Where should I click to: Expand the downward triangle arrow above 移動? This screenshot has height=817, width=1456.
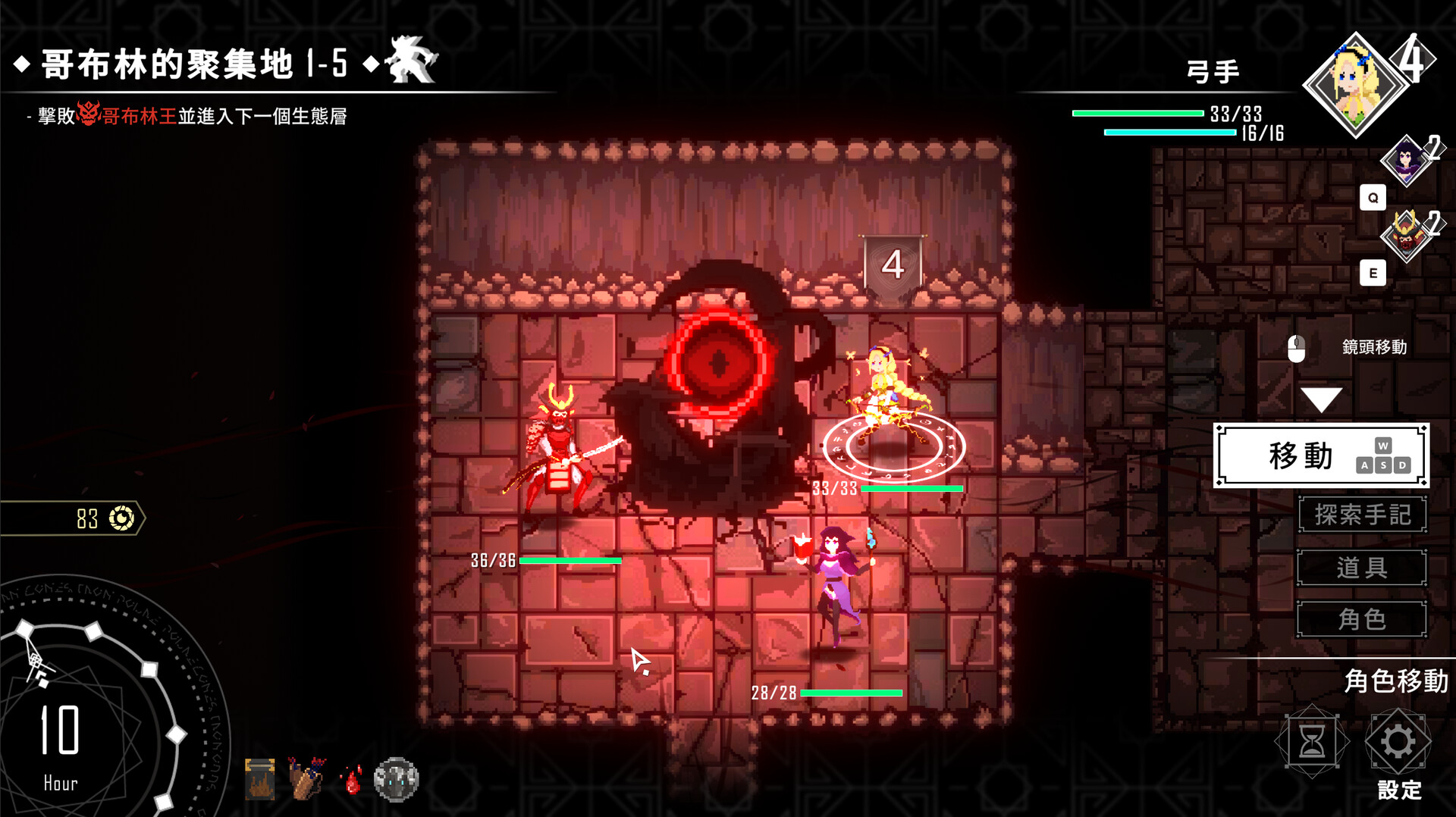click(x=1321, y=399)
